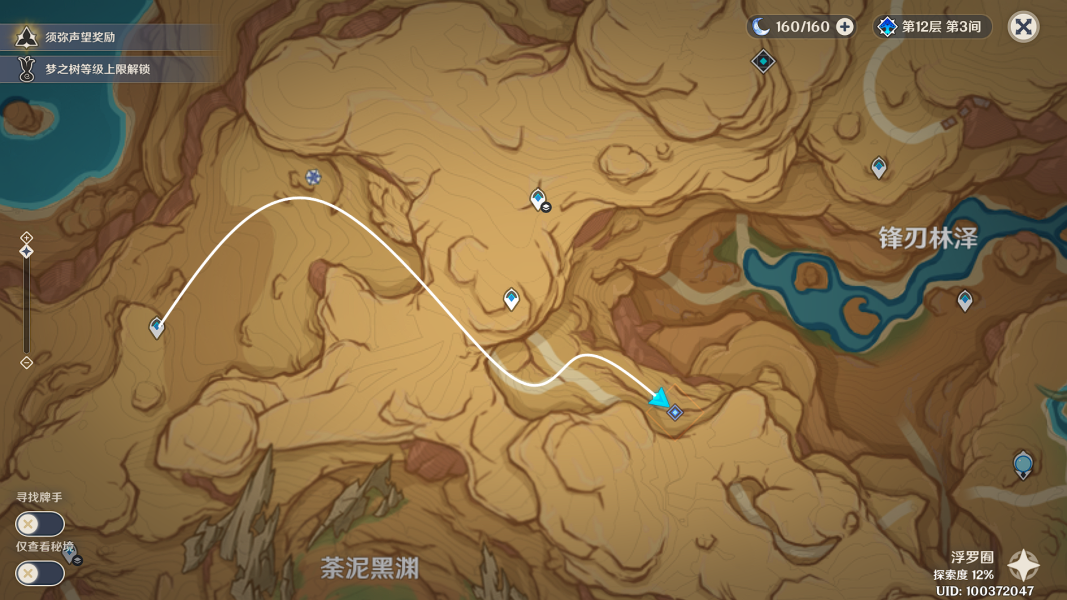Select the teleport waypoint at the route's start

tap(157, 326)
